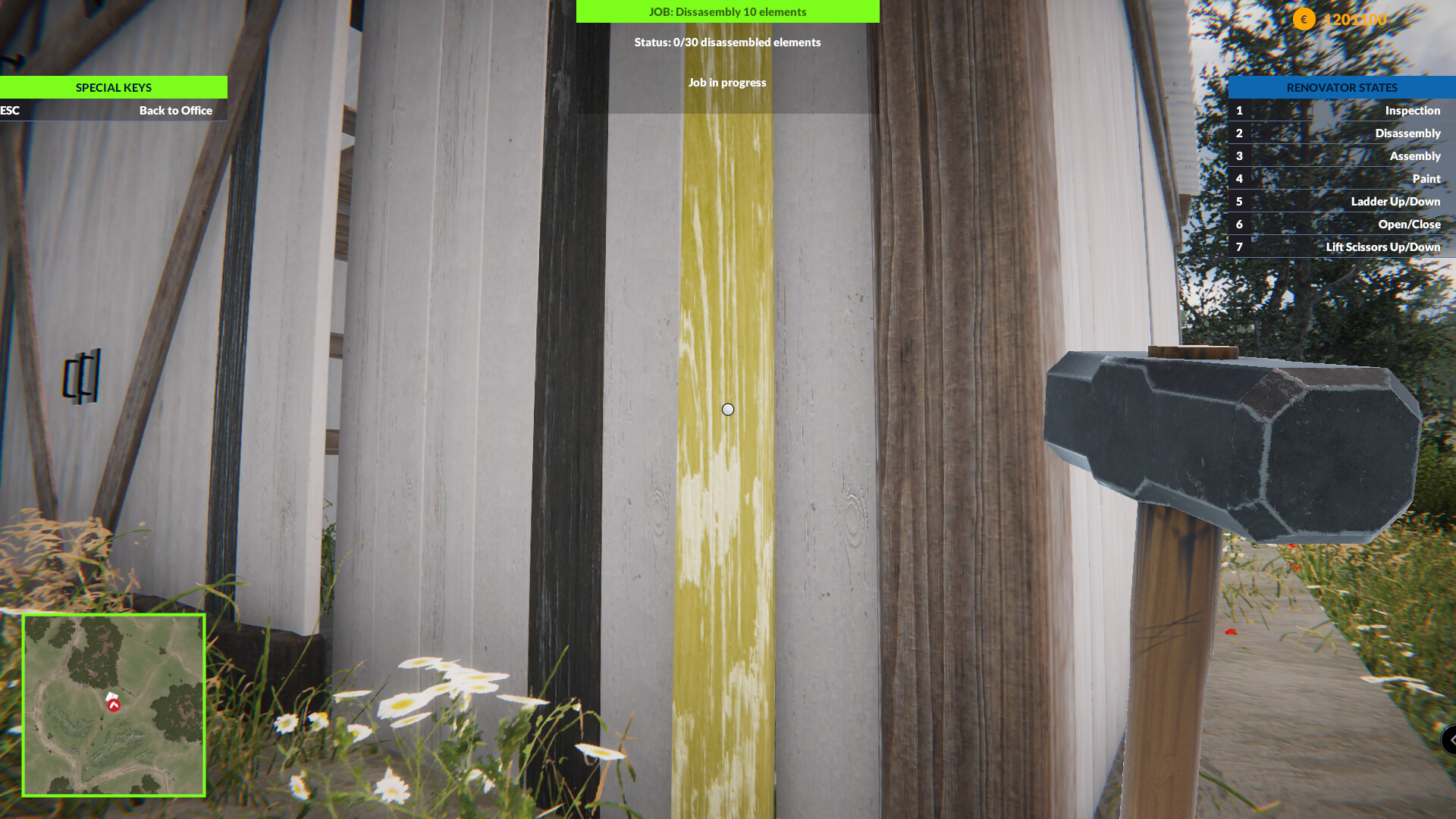This screenshot has height=819, width=1456.
Task: Toggle the Ladder Up/Down state
Action: click(1395, 201)
